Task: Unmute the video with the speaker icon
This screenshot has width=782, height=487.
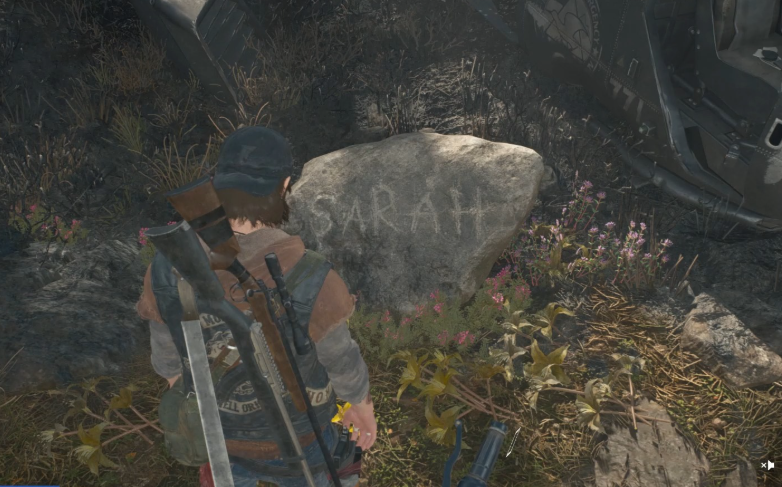Action: (767, 465)
